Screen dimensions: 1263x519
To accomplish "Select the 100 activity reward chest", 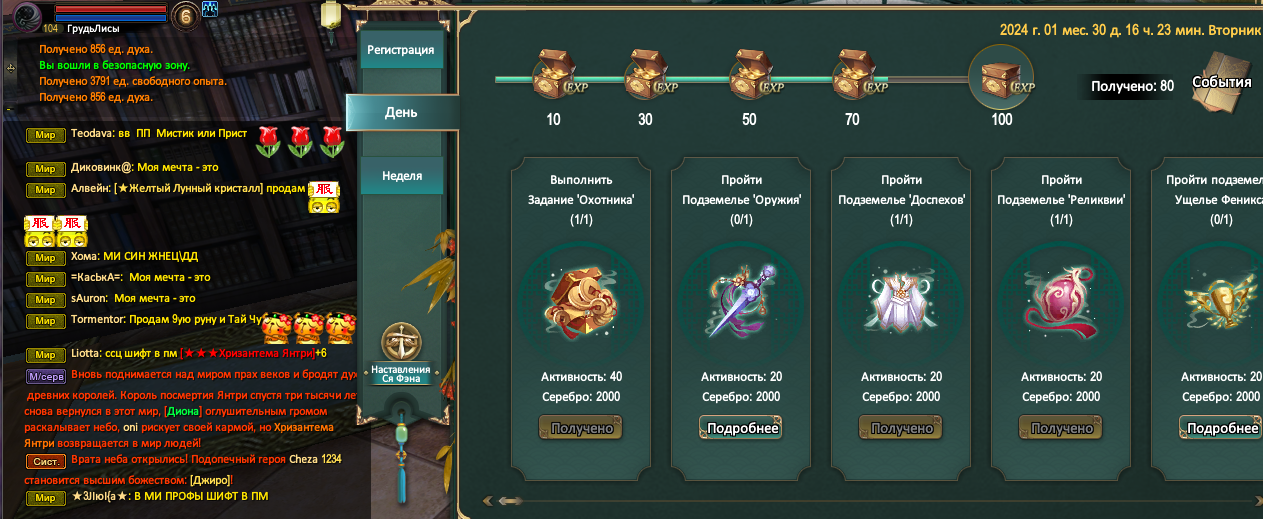I will pyautogui.click(x=1001, y=77).
